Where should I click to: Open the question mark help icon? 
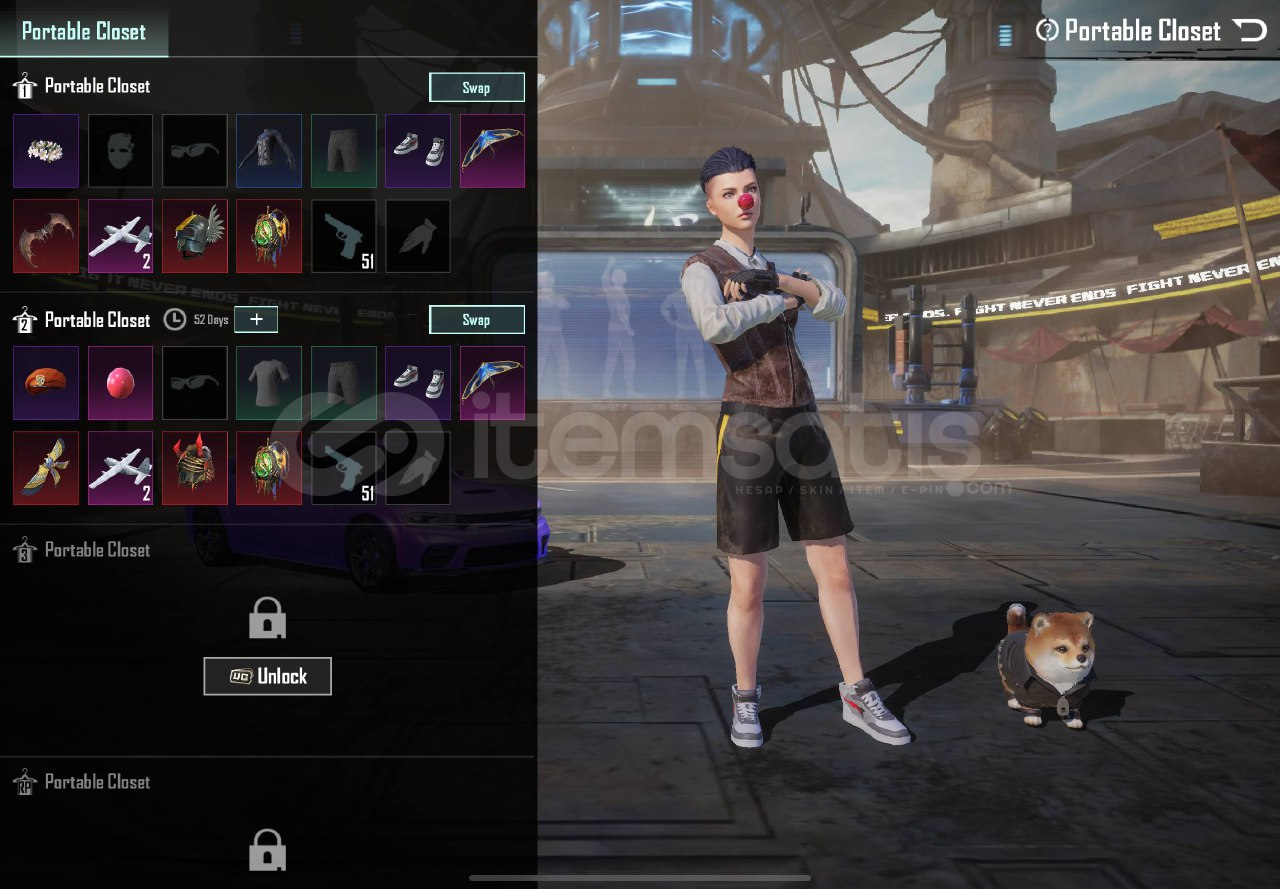pos(1047,31)
